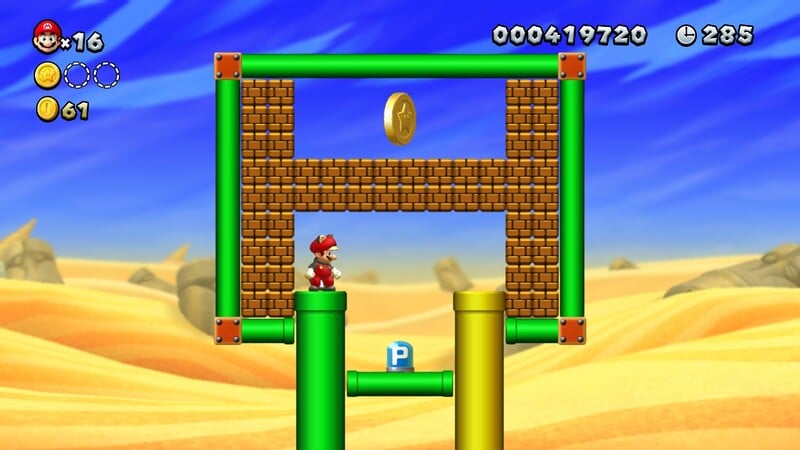Click the timer clock icon
This screenshot has height=450, width=800.
[x=686, y=36]
